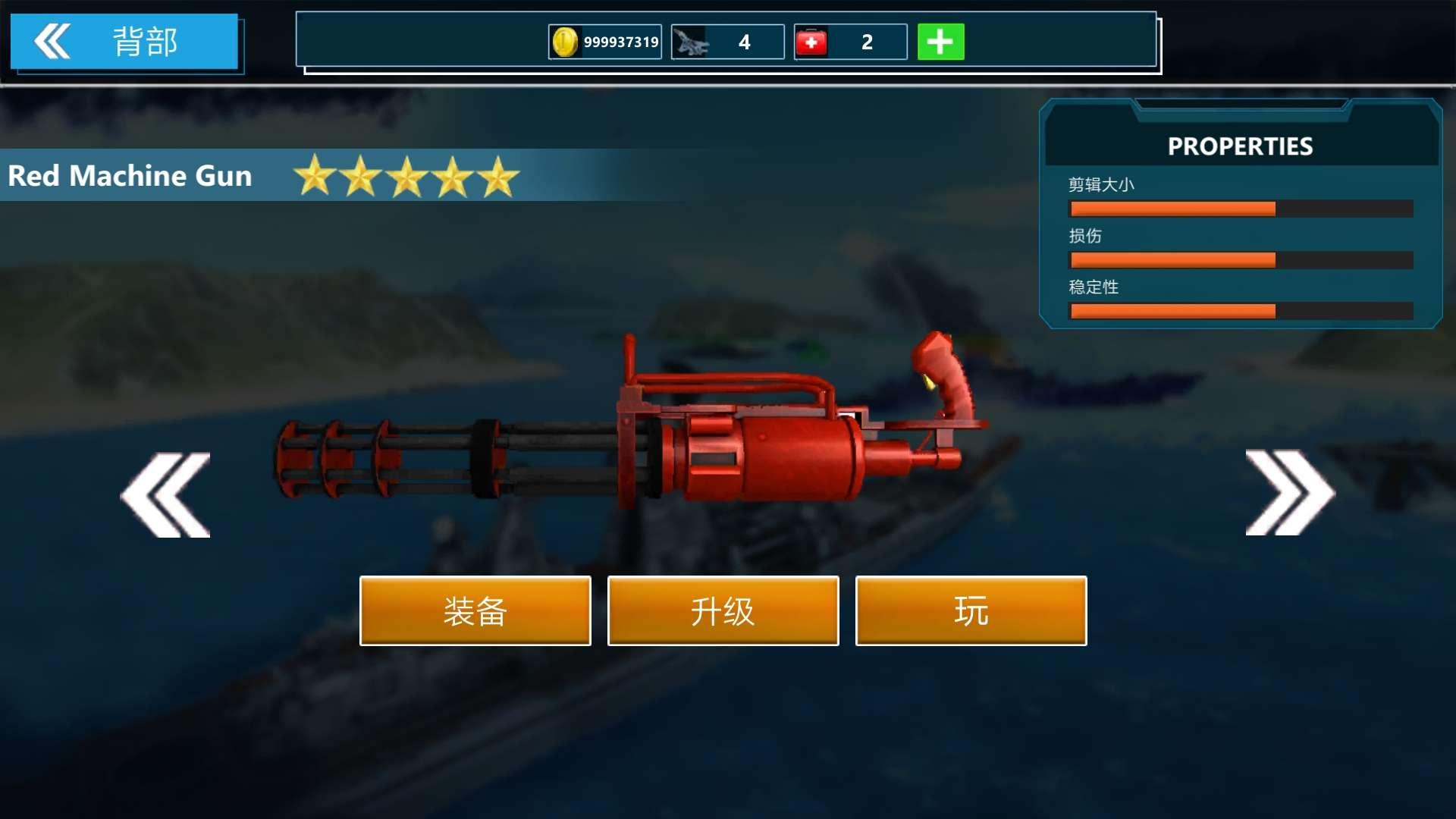Show the previous weapon with left arrows
The image size is (1456, 819).
(165, 495)
